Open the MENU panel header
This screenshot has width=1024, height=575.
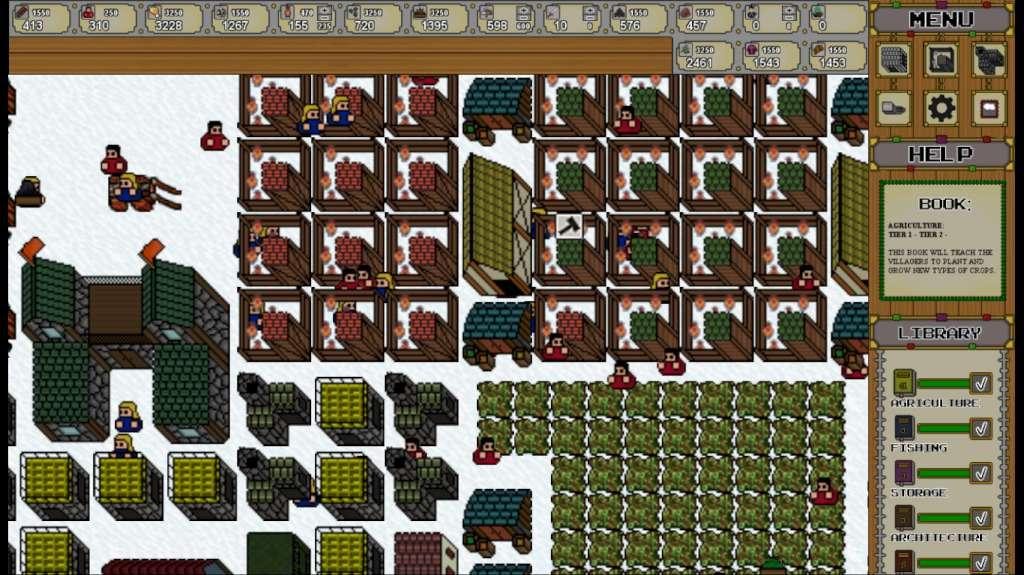pyautogui.click(x=940, y=19)
